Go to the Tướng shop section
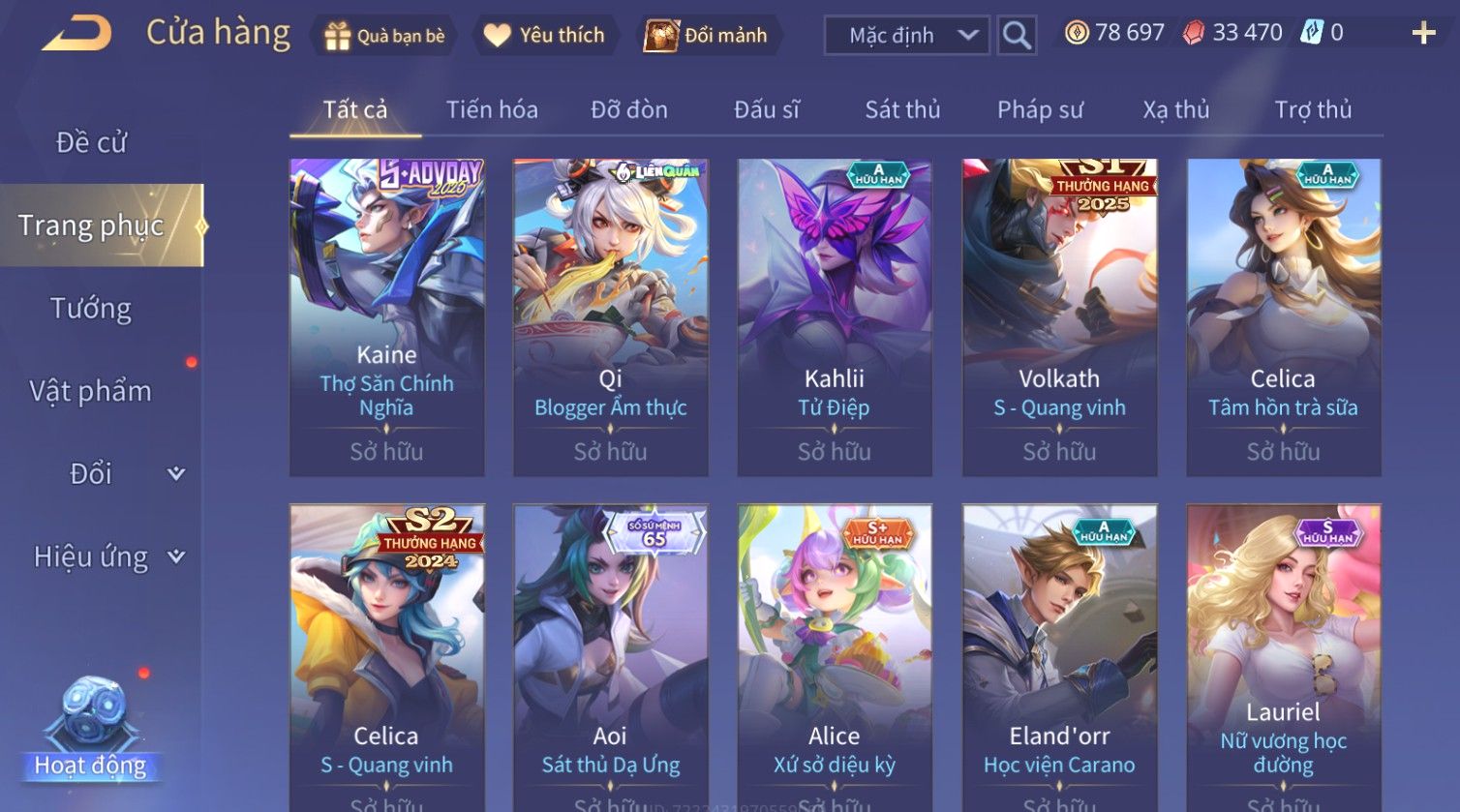 click(91, 309)
